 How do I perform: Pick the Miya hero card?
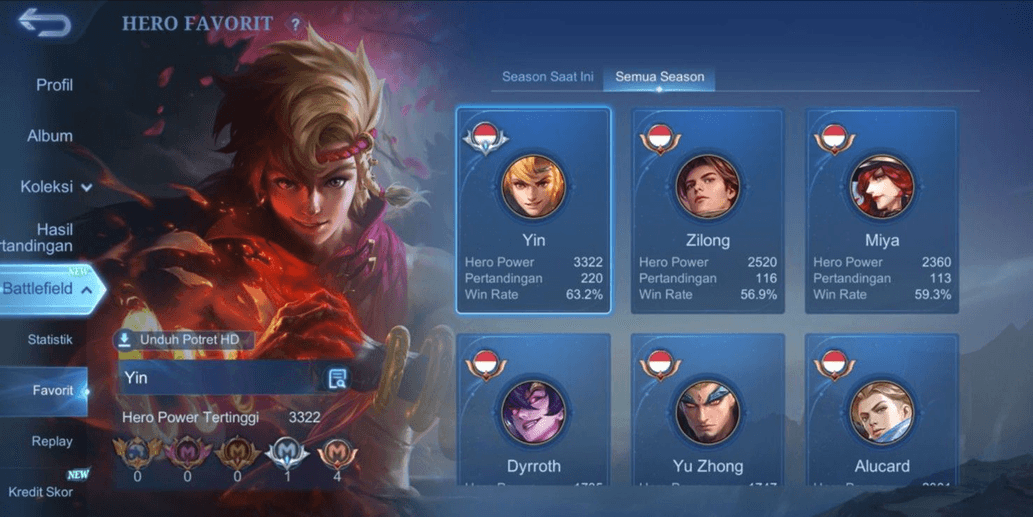coord(882,210)
